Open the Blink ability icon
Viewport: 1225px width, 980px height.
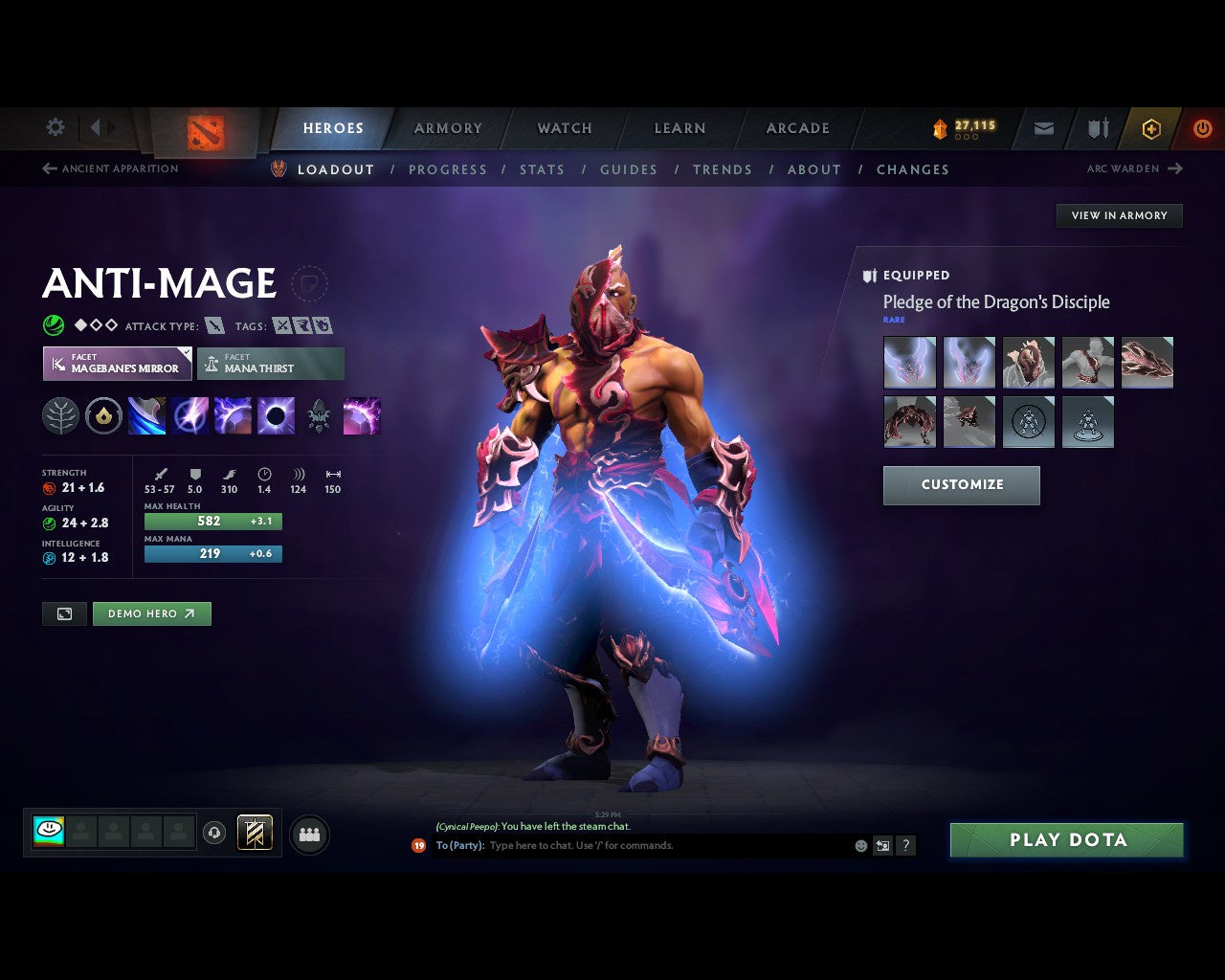coord(190,415)
